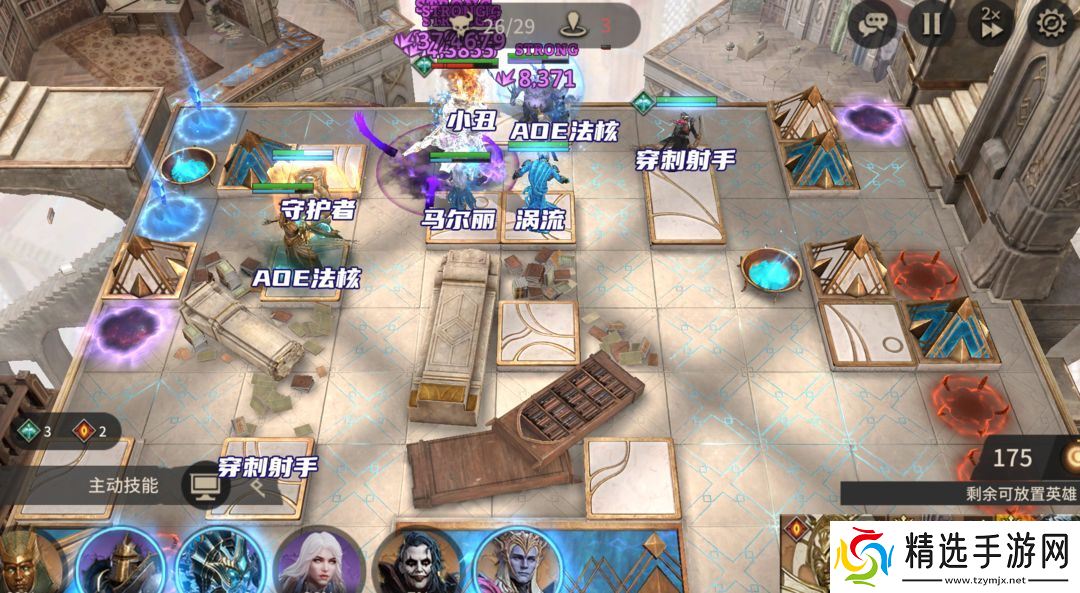Toggle the 2x fast-forward speed
The width and height of the screenshot is (1080, 593).
click(x=991, y=24)
